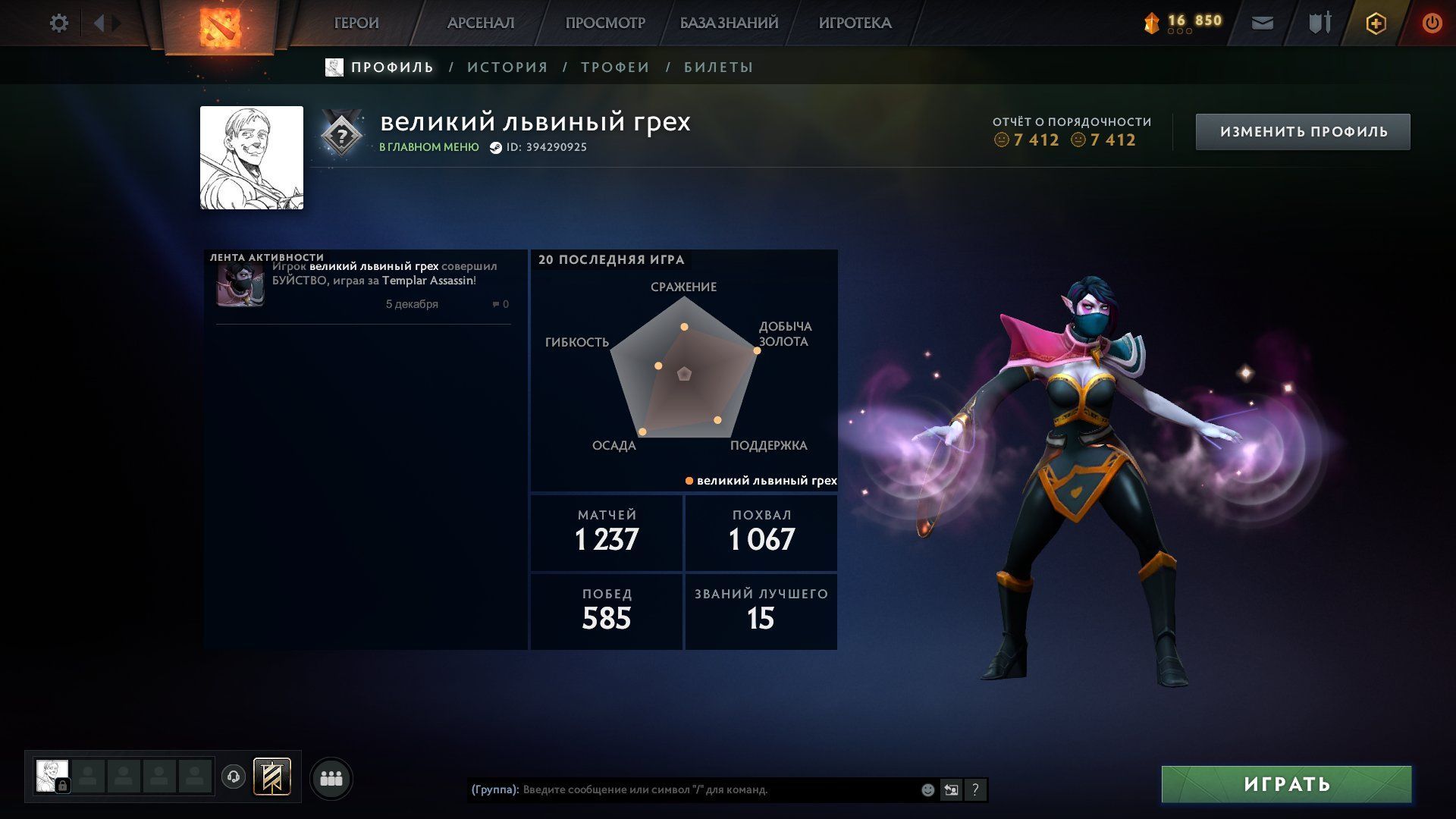Viewport: 1456px width, 819px height.
Task: Open the mail envelope icon
Action: click(1262, 24)
